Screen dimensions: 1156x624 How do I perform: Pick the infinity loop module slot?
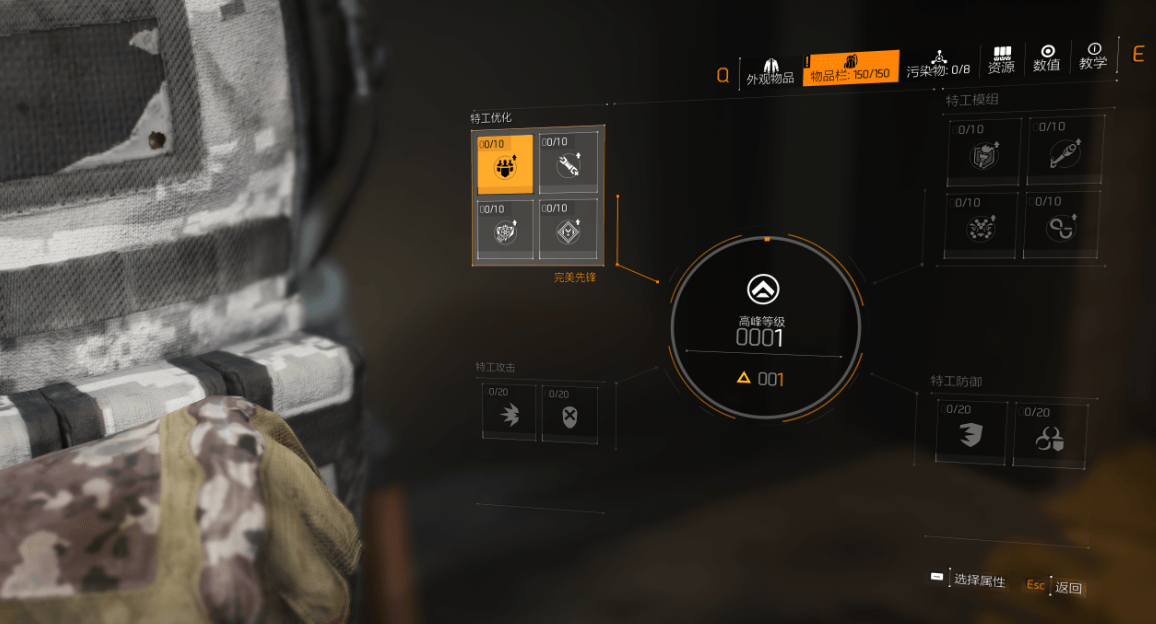click(1061, 226)
